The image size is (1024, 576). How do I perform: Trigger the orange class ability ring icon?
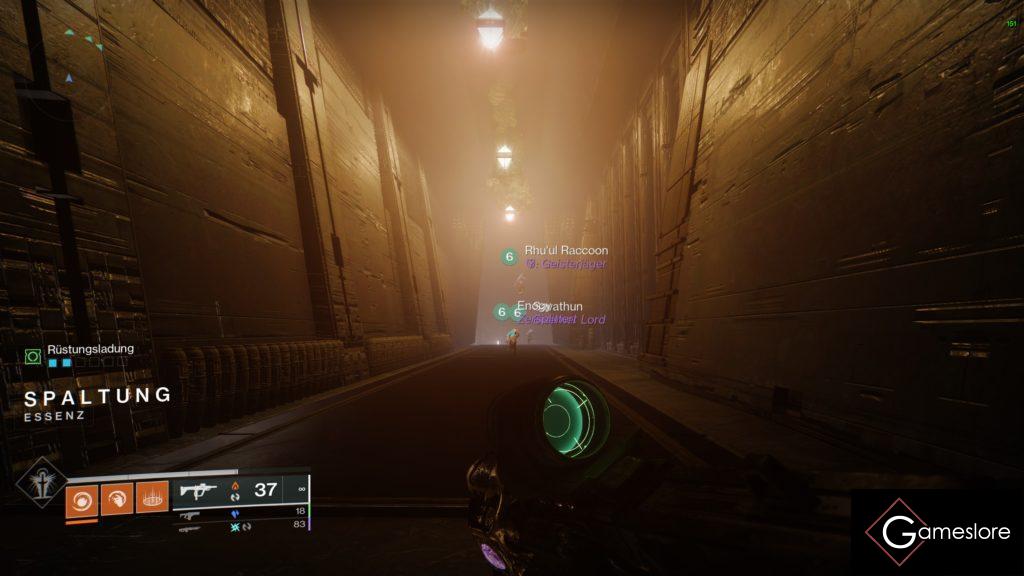pos(152,497)
